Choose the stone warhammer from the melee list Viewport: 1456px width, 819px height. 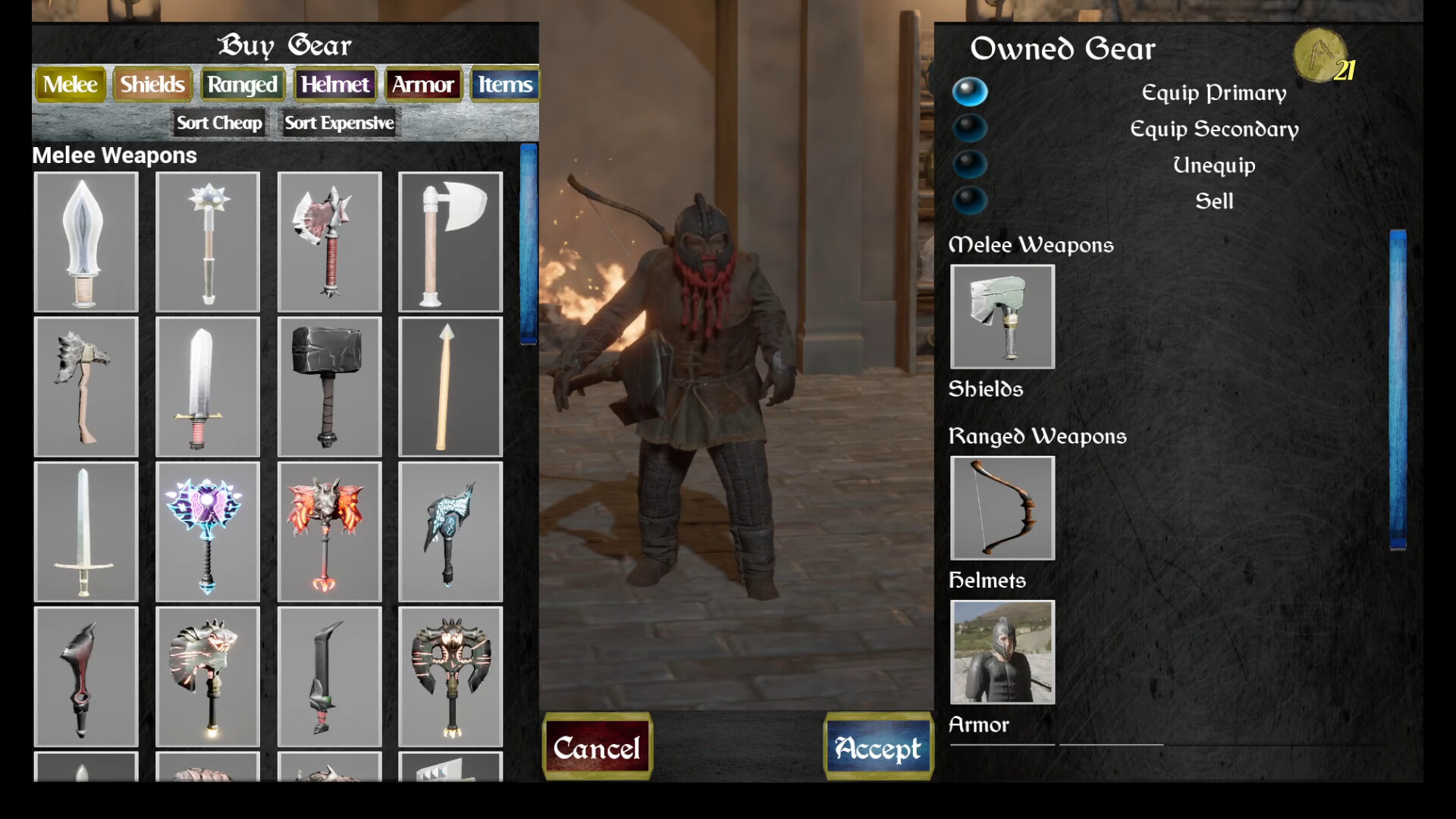tap(330, 388)
